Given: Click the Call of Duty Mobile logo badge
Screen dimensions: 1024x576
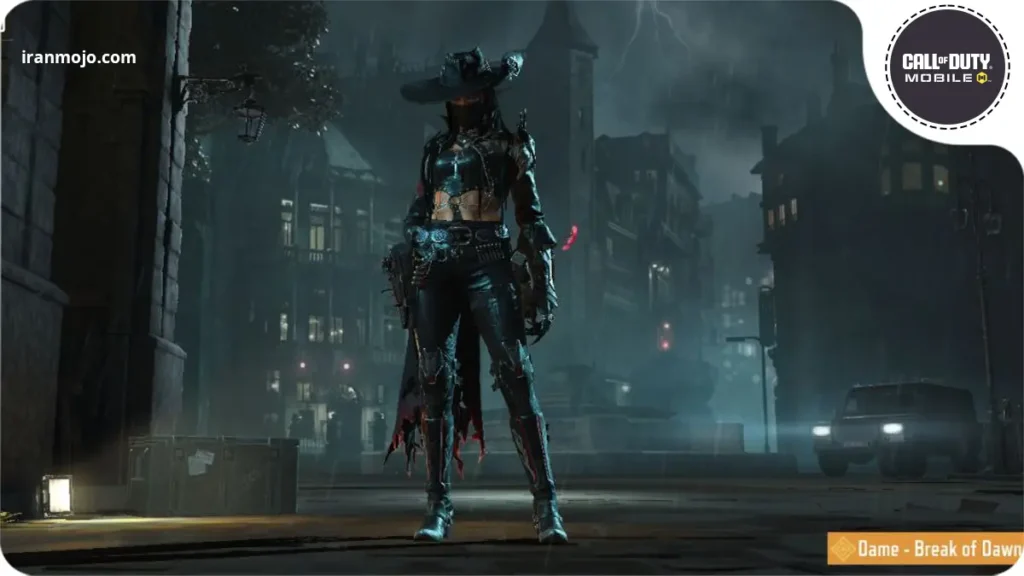Looking at the screenshot, I should pyautogui.click(x=948, y=67).
